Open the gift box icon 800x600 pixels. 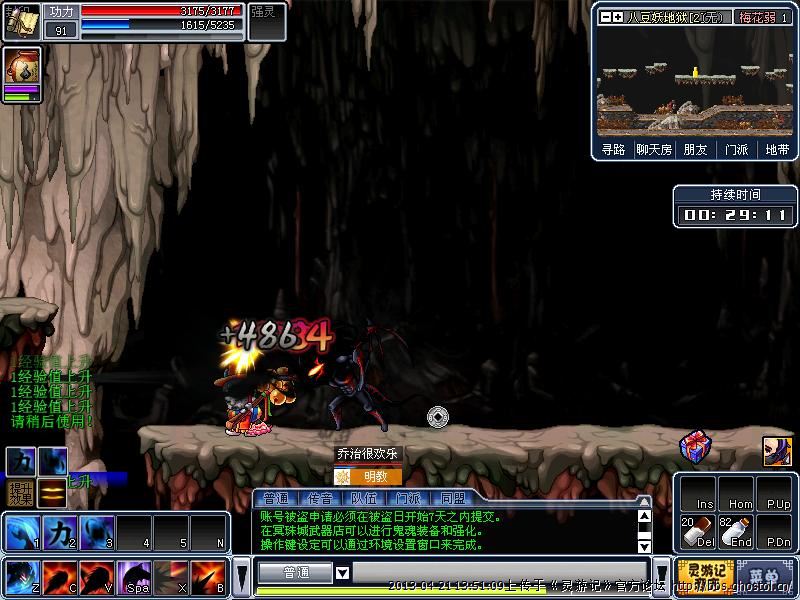tap(694, 446)
